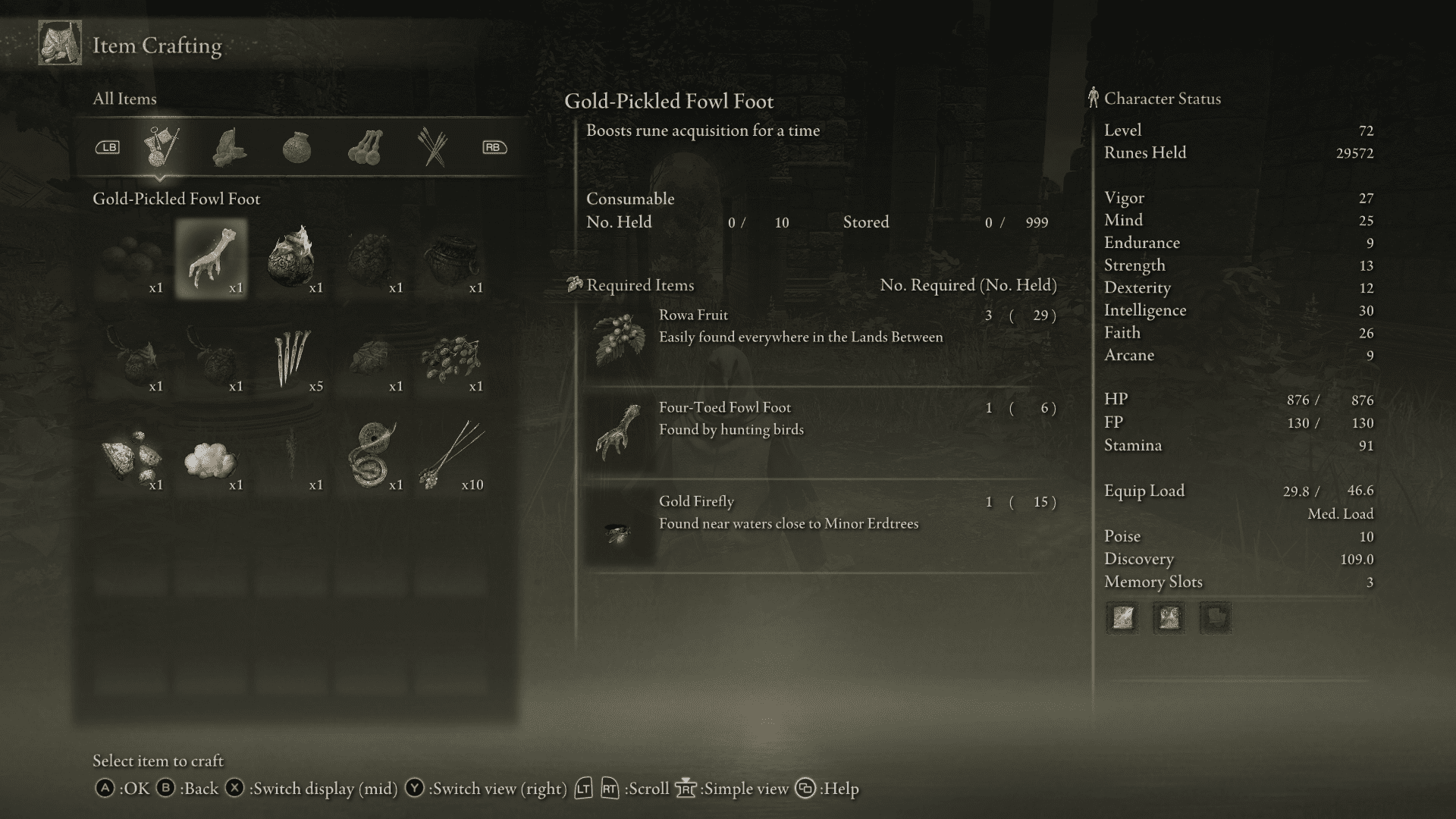Switch to the boluses category tab
The image size is (1456, 819).
366,146
